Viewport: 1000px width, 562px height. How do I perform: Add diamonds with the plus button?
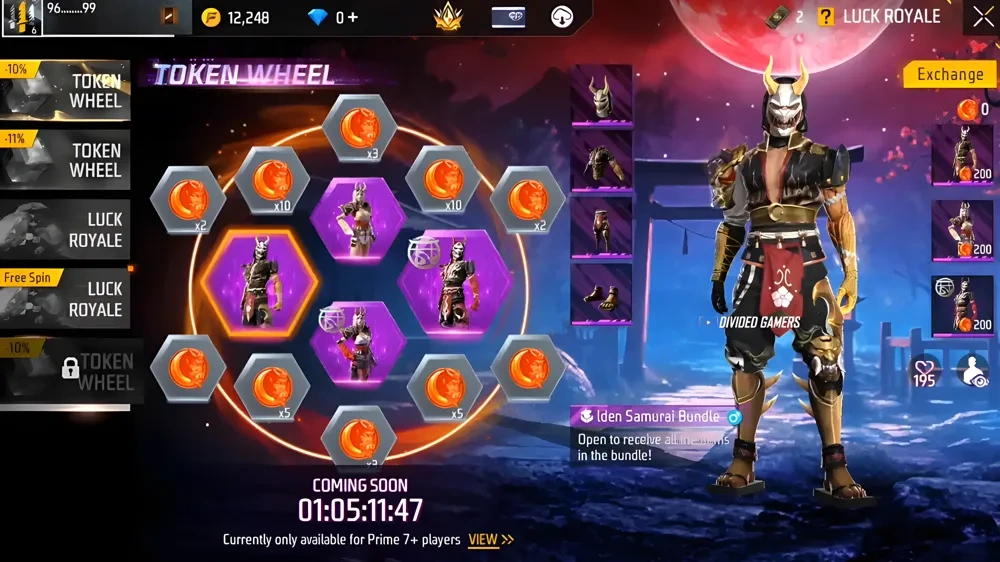pos(353,17)
